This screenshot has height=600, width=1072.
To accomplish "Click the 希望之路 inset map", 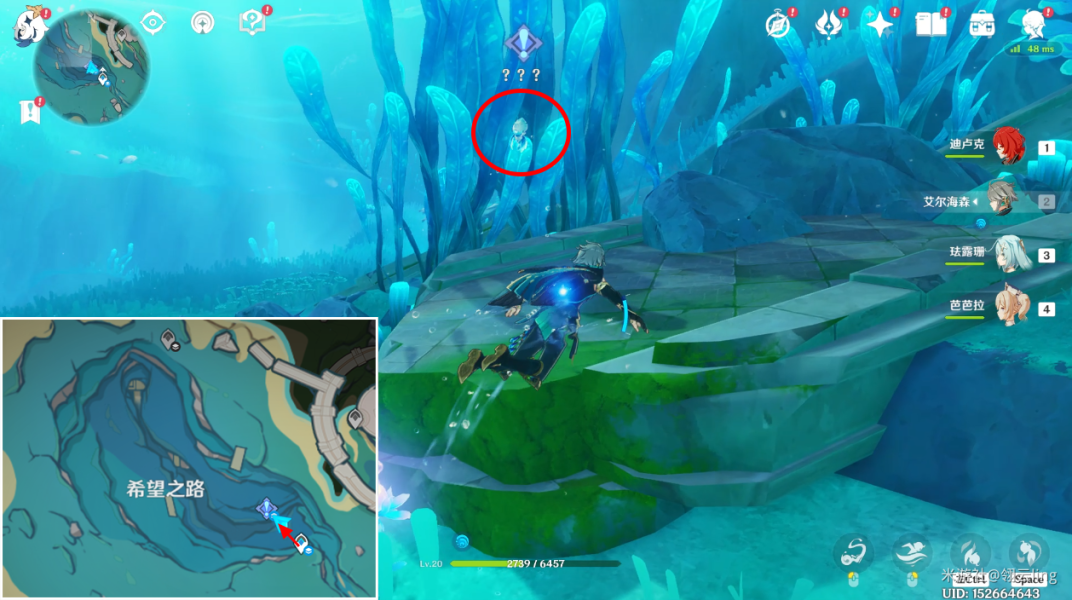I will pyautogui.click(x=188, y=458).
